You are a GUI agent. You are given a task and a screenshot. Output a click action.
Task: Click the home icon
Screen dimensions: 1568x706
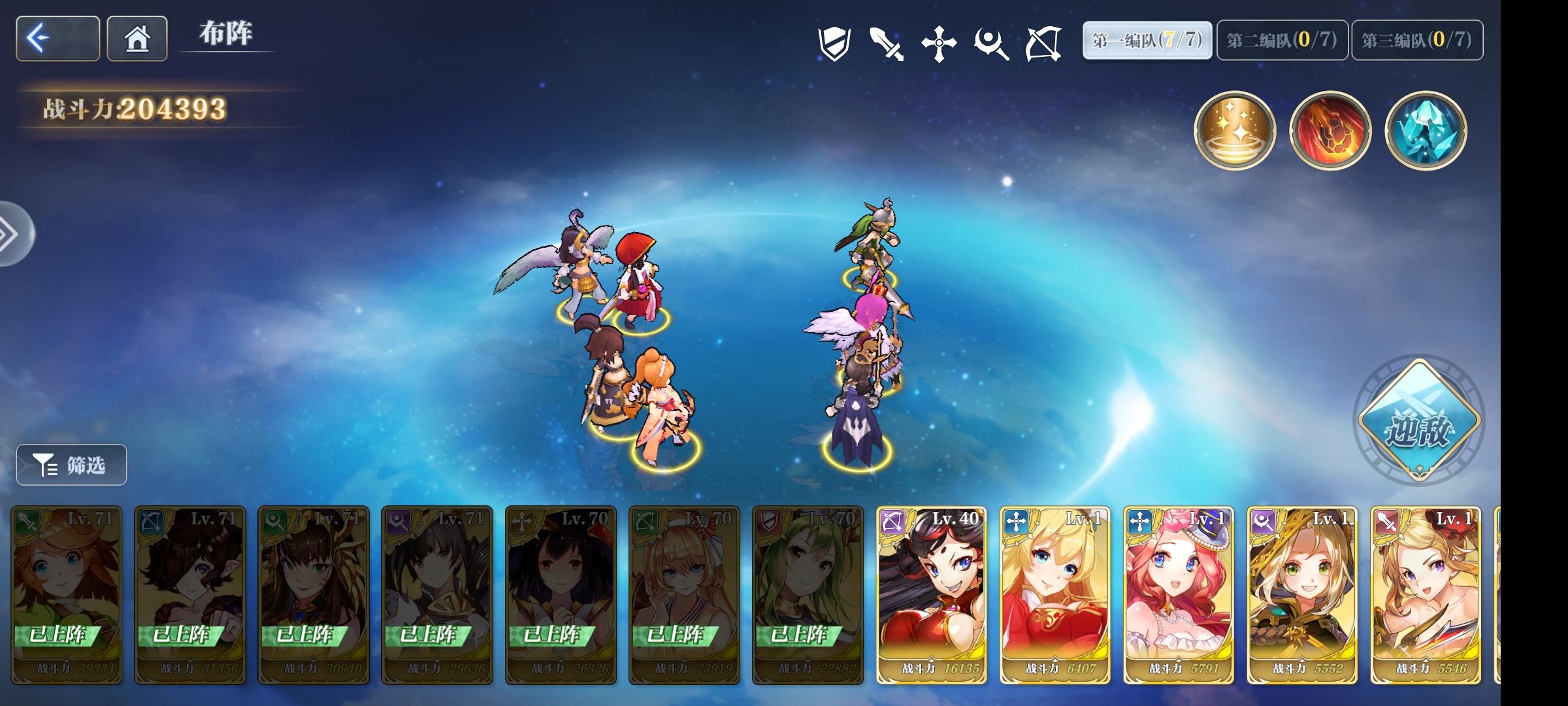click(x=136, y=39)
